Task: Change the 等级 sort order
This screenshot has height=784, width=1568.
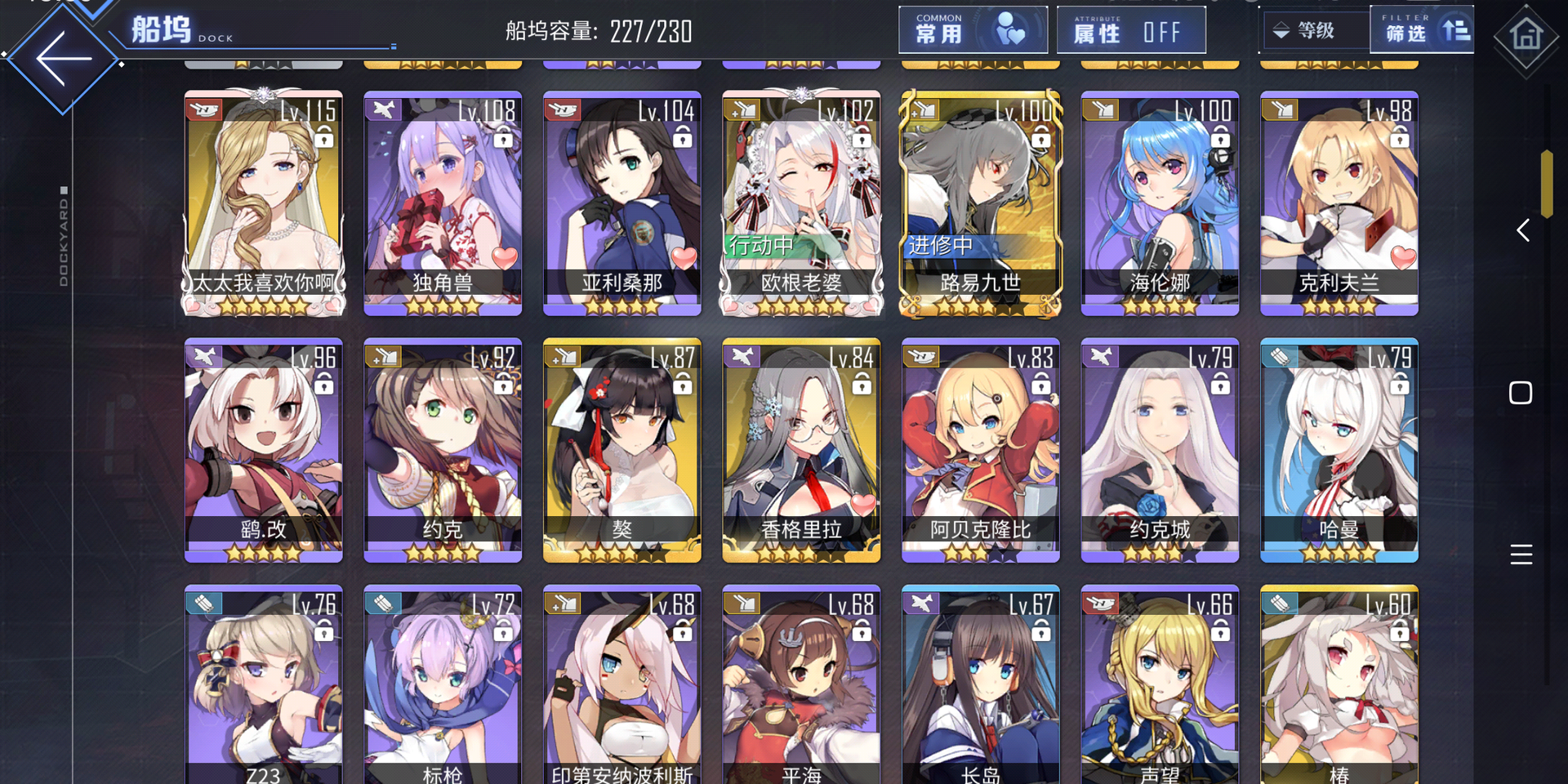Action: tap(1313, 31)
